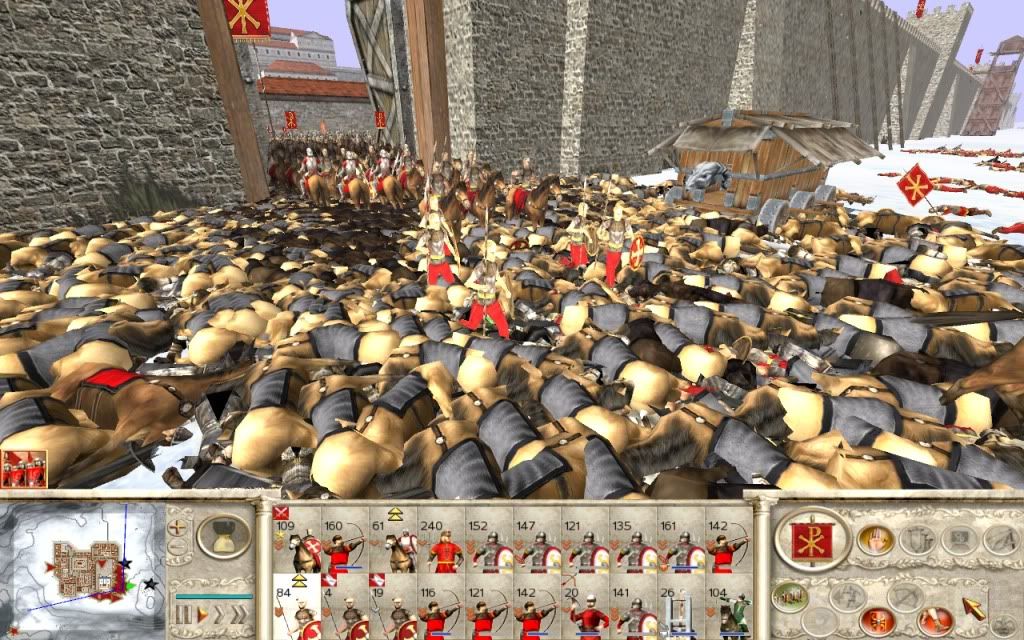Viewport: 1024px width, 640px height.
Task: Zoom out the minimap with minus button
Action: [178, 548]
